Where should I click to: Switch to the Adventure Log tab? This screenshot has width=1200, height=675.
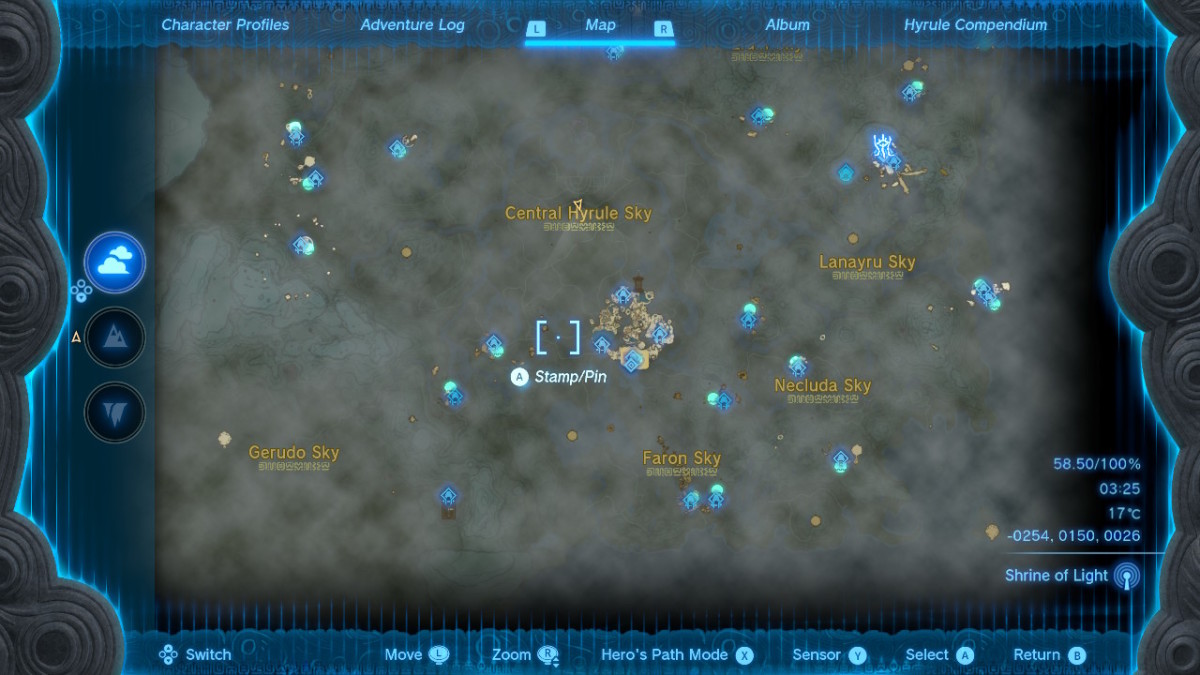pos(412,25)
